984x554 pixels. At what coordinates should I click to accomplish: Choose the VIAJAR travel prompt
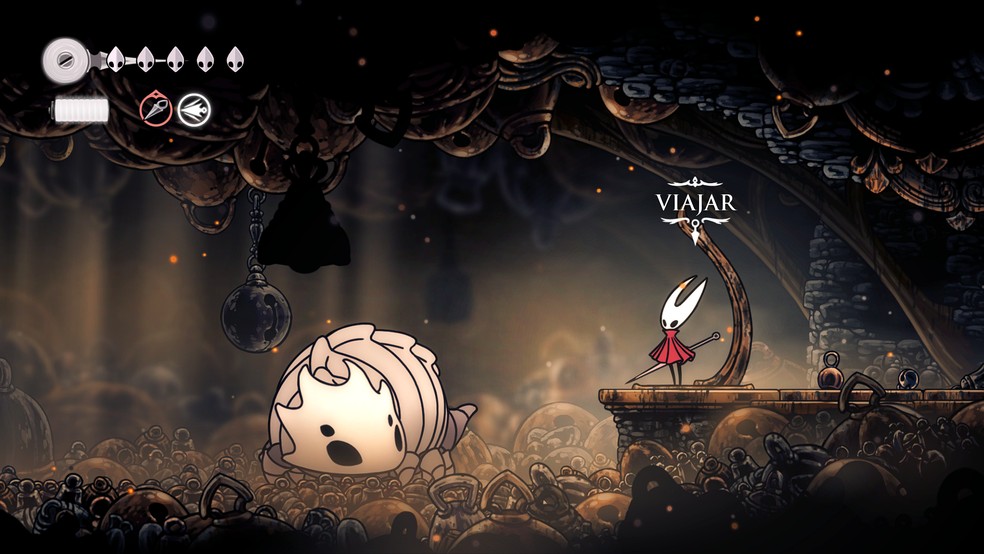pyautogui.click(x=695, y=203)
